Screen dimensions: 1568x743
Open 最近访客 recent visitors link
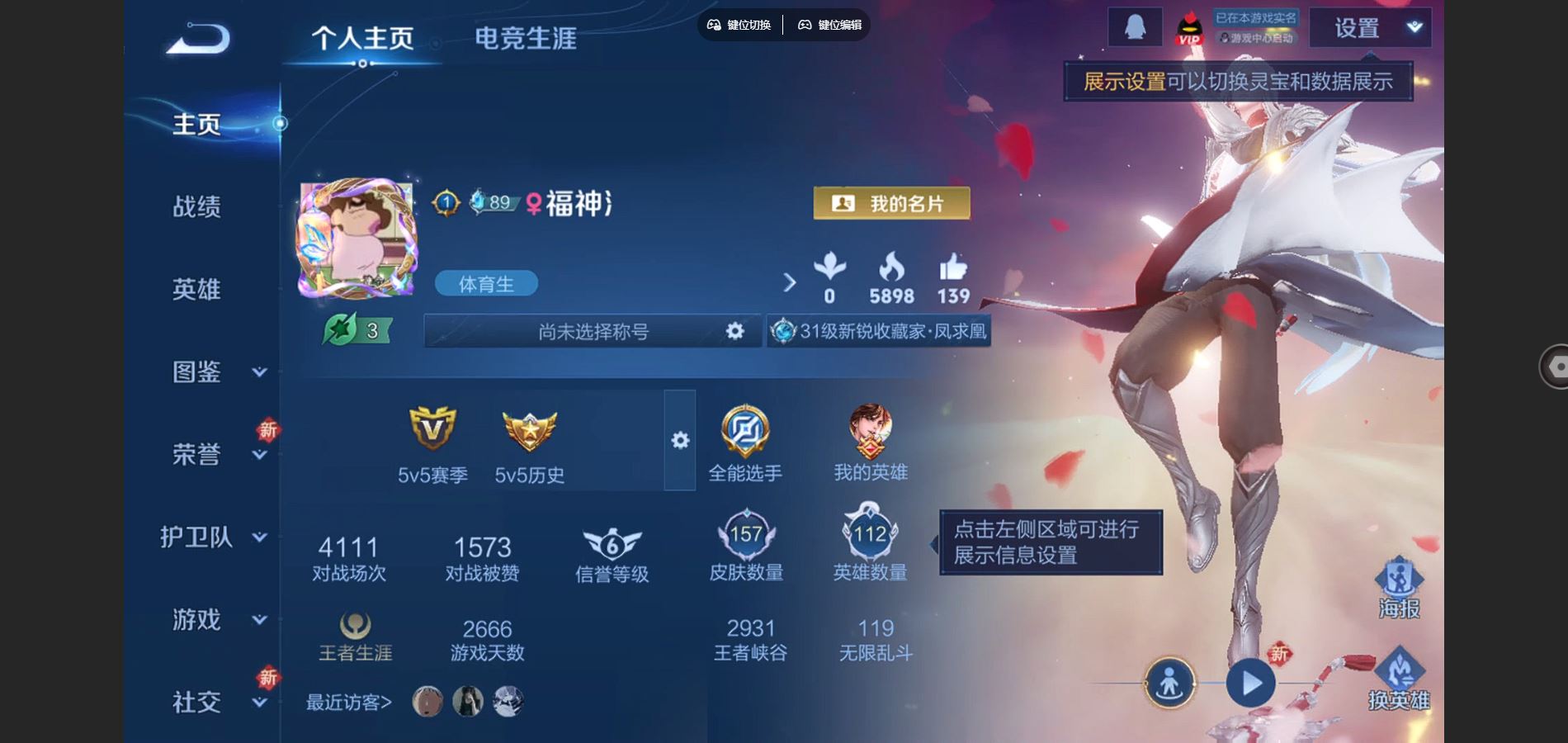click(x=350, y=702)
